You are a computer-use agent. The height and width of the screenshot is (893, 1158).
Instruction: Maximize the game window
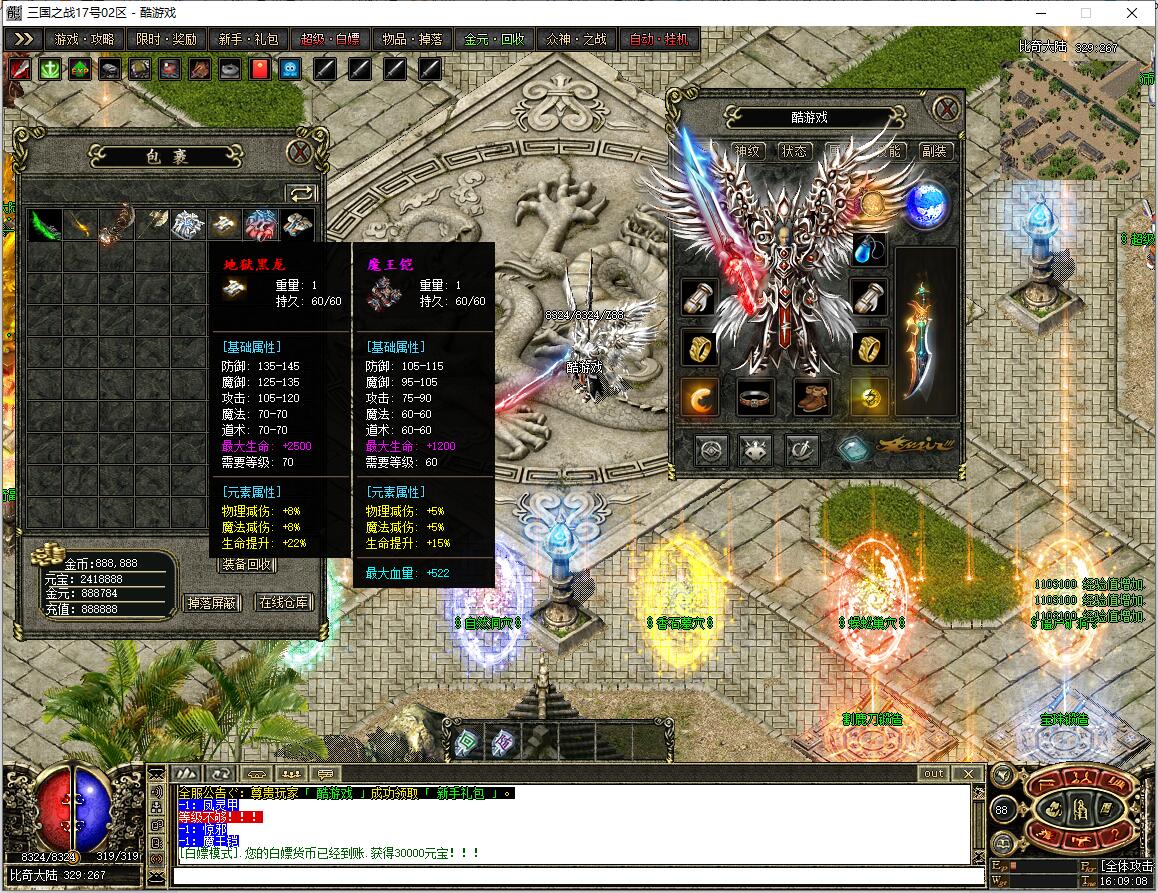tap(1086, 13)
